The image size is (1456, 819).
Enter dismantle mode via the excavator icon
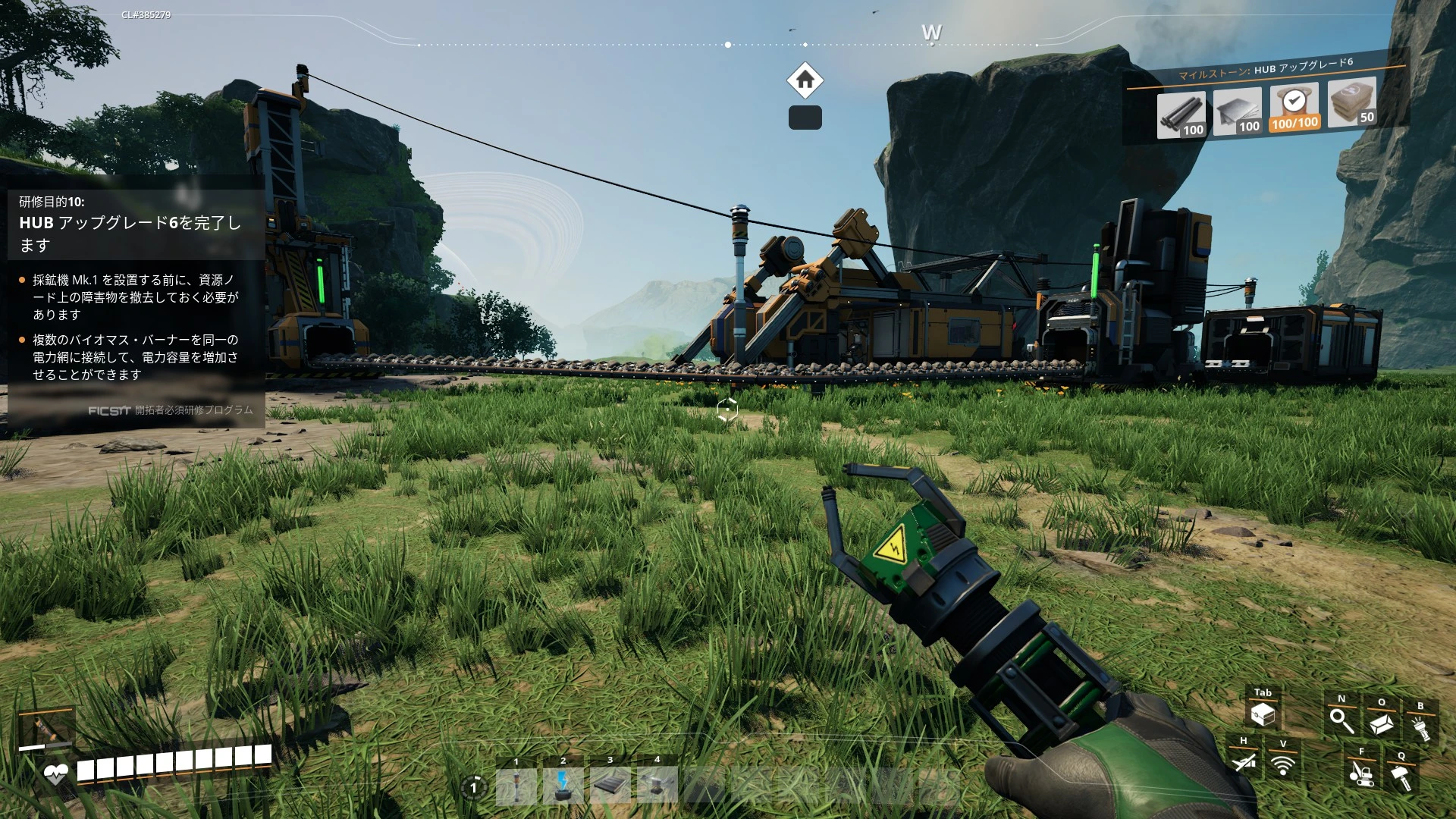pyautogui.click(x=1361, y=773)
